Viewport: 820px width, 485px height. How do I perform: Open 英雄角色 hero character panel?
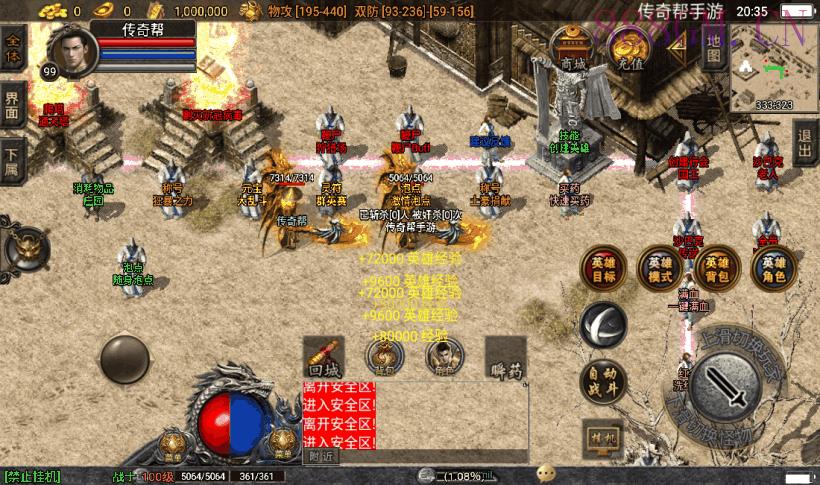click(774, 268)
